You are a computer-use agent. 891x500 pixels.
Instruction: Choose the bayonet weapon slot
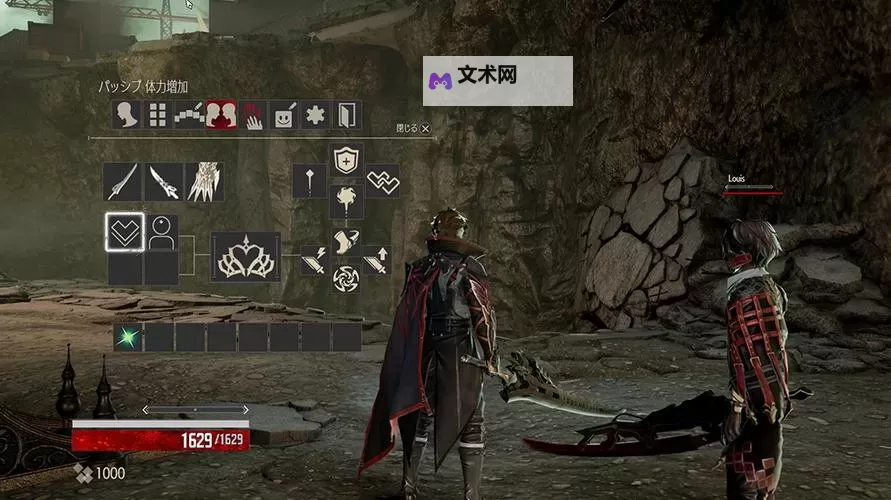coord(163,182)
